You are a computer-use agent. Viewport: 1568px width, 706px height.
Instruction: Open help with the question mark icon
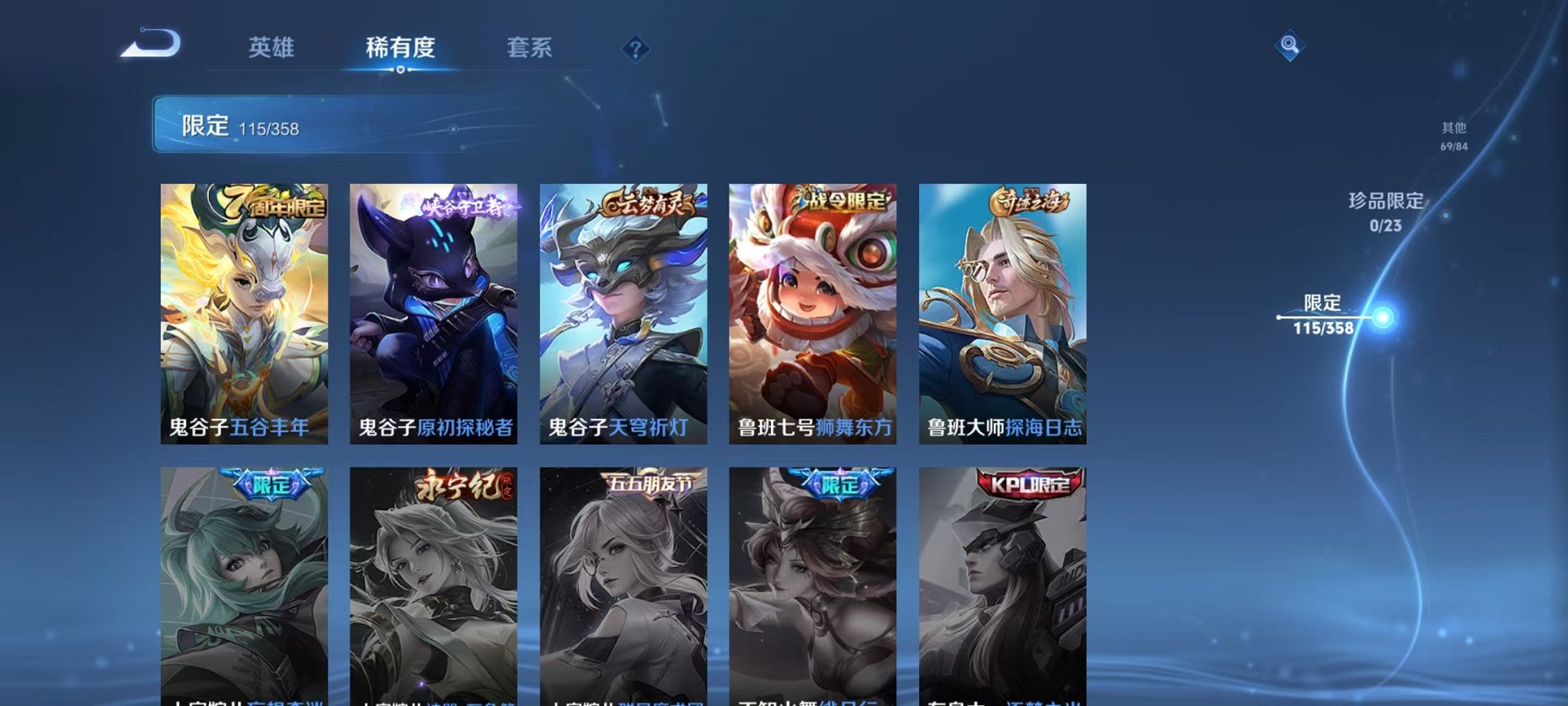(x=635, y=51)
